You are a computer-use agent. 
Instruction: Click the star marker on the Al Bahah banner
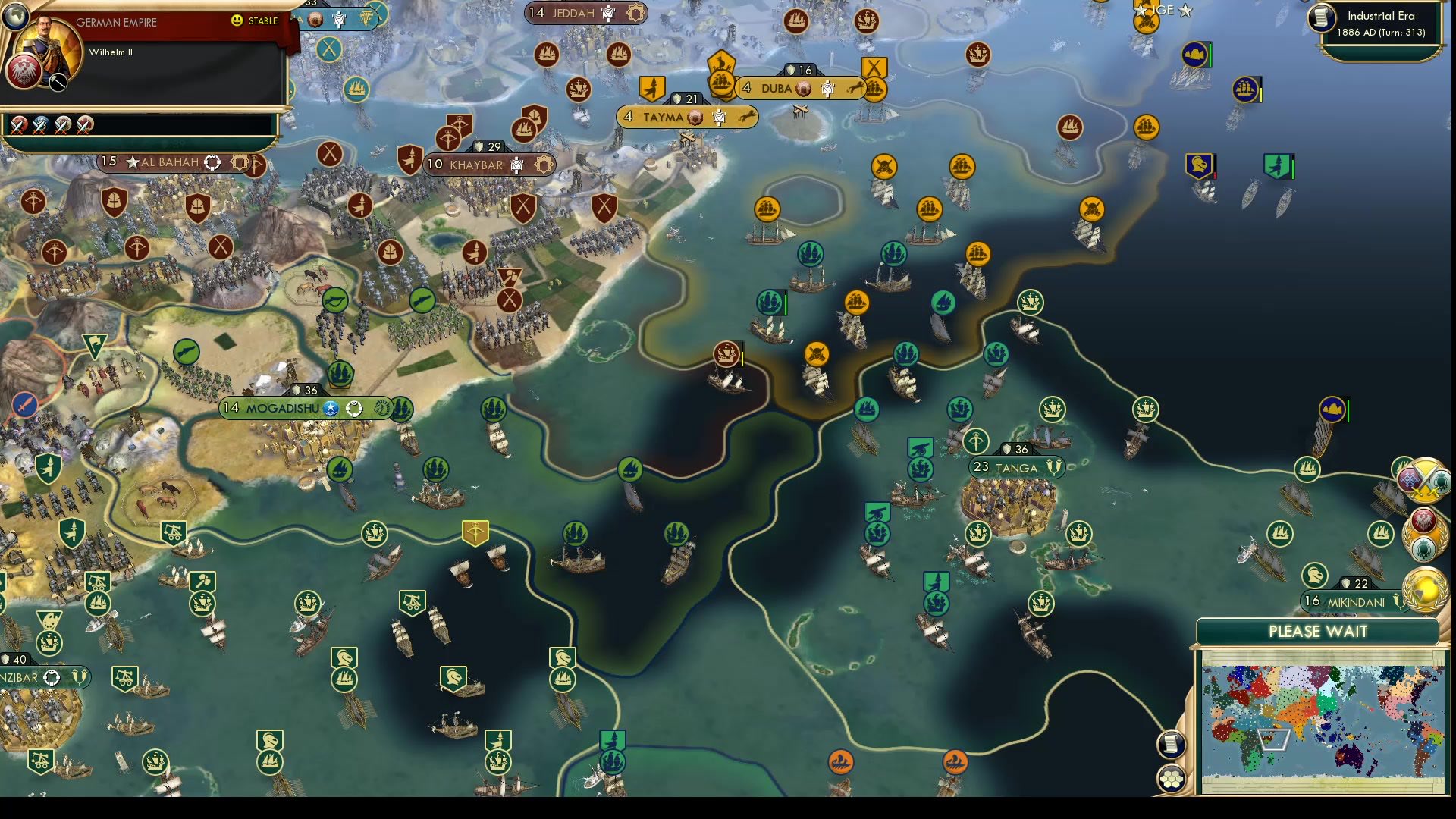(133, 162)
